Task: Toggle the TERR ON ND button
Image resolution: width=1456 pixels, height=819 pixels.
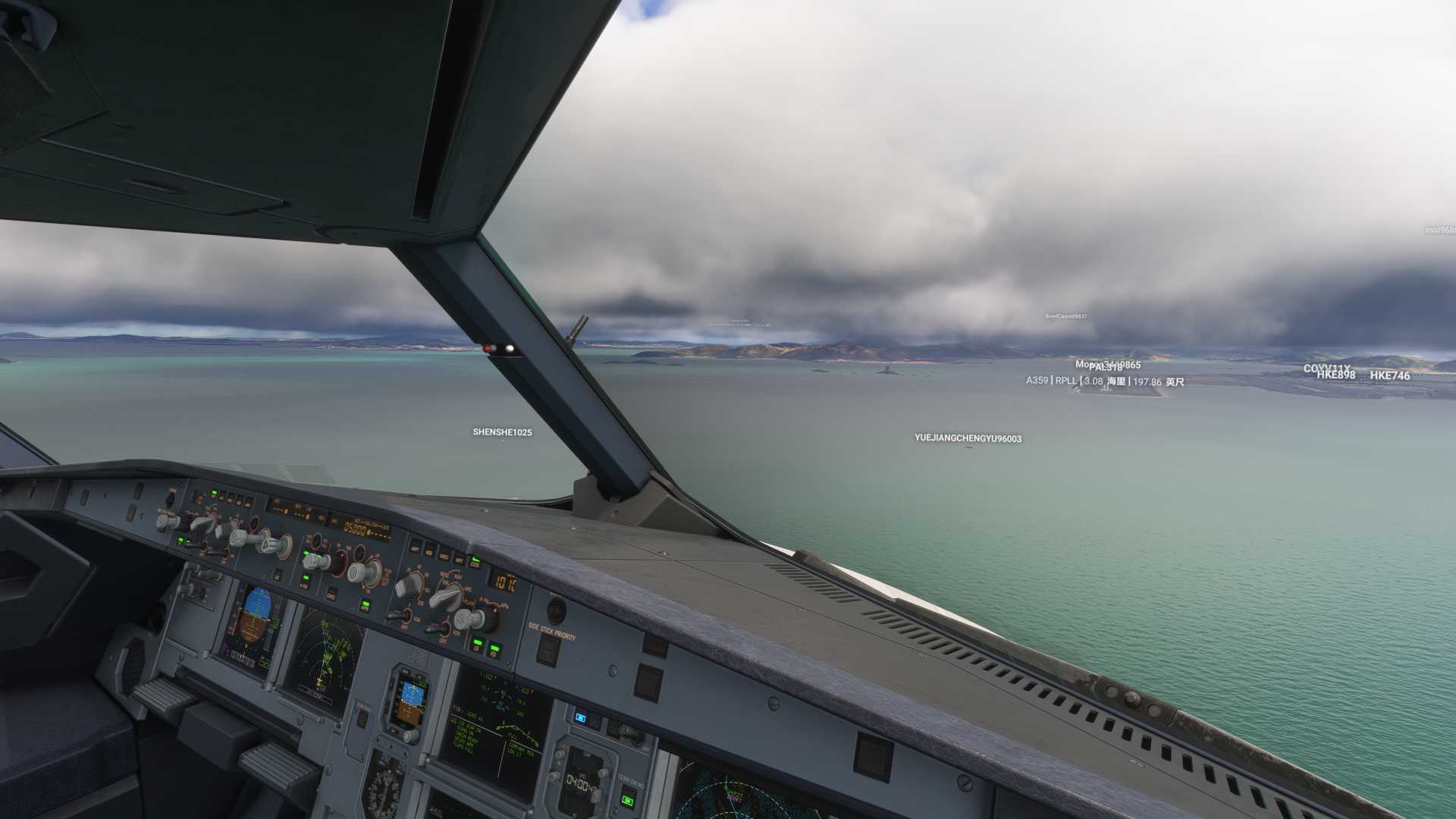Action: pos(628,799)
